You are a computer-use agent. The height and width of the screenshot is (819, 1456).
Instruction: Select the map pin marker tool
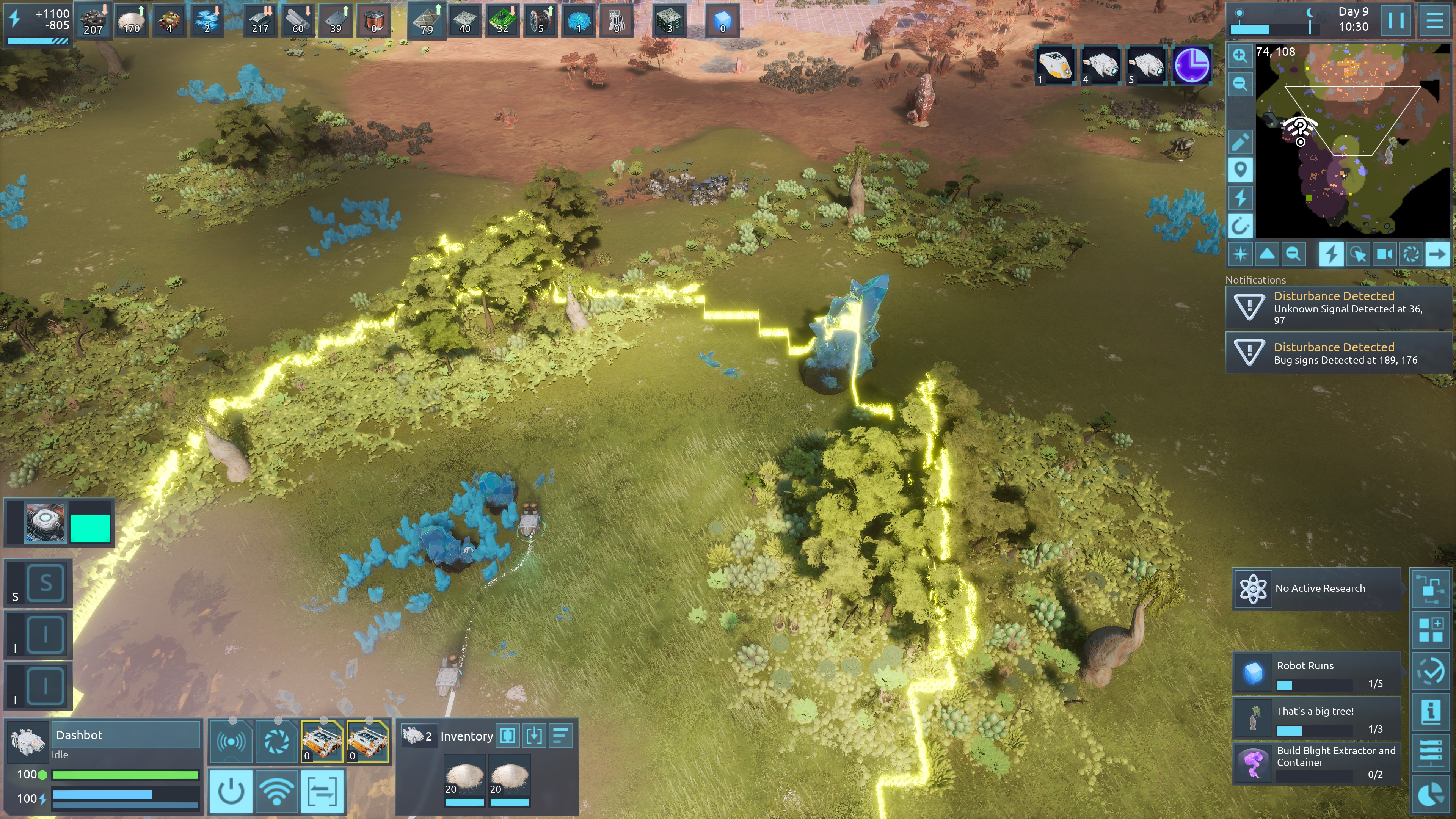(1240, 169)
